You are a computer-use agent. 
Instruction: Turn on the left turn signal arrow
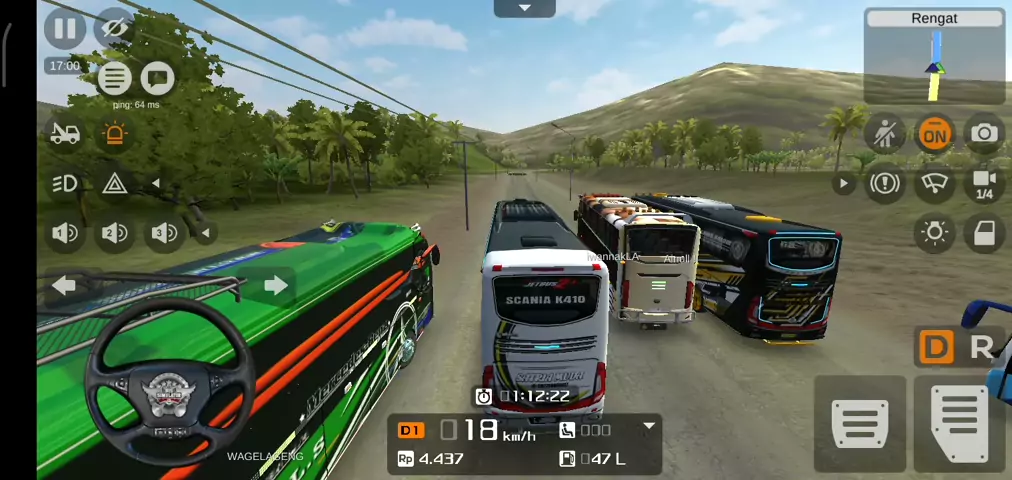[64, 286]
